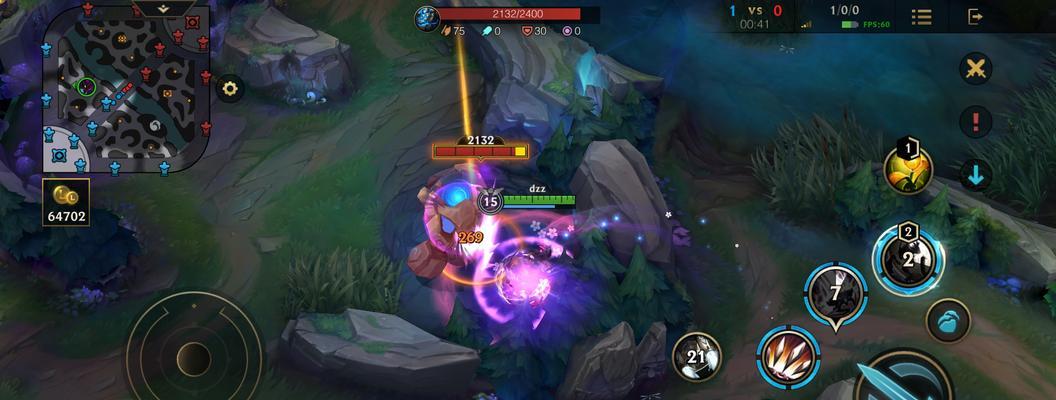
Task: Open settings via the gear icon
Action: click(231, 89)
